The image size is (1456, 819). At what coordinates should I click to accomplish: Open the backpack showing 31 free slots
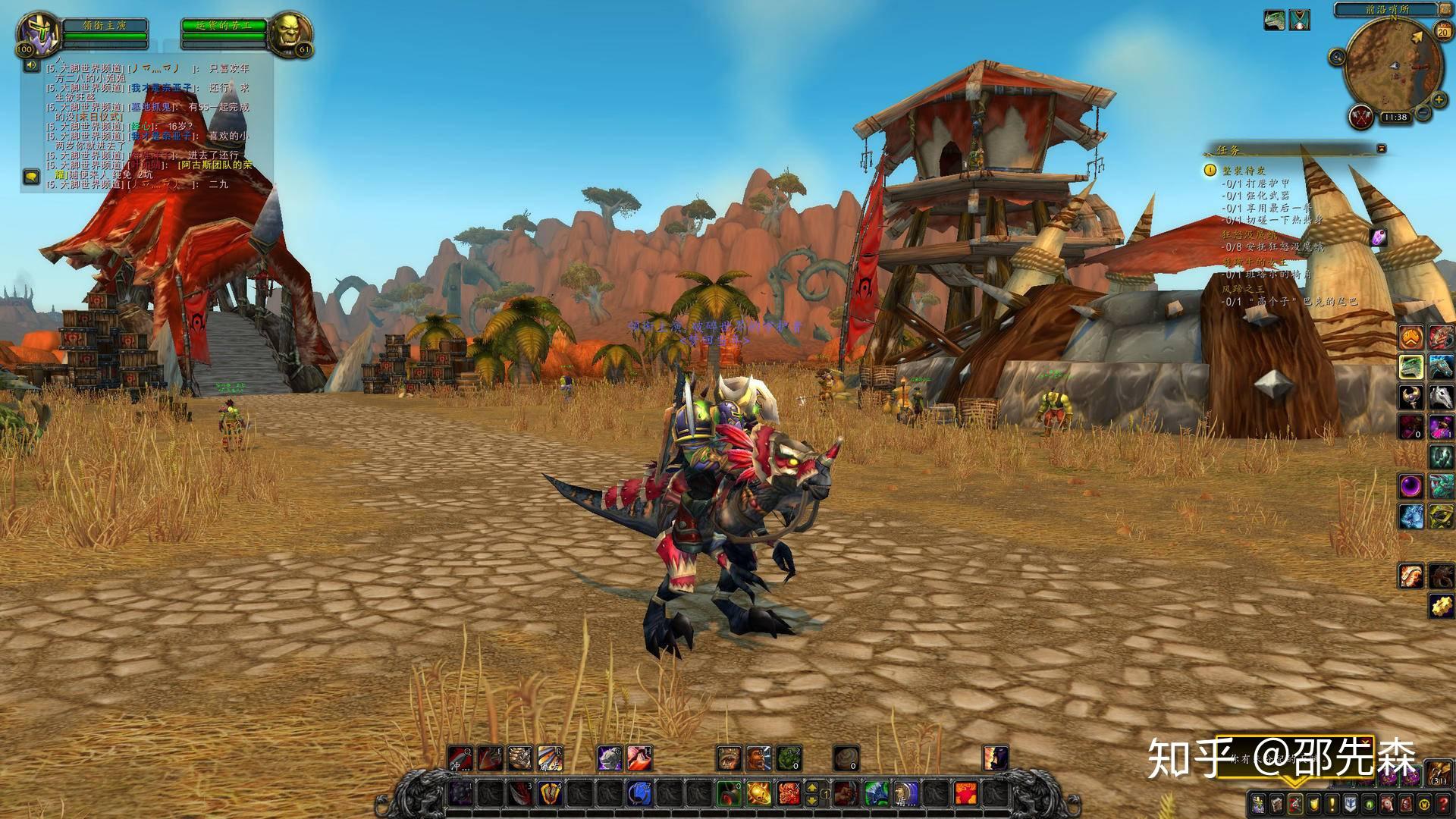click(x=1439, y=774)
